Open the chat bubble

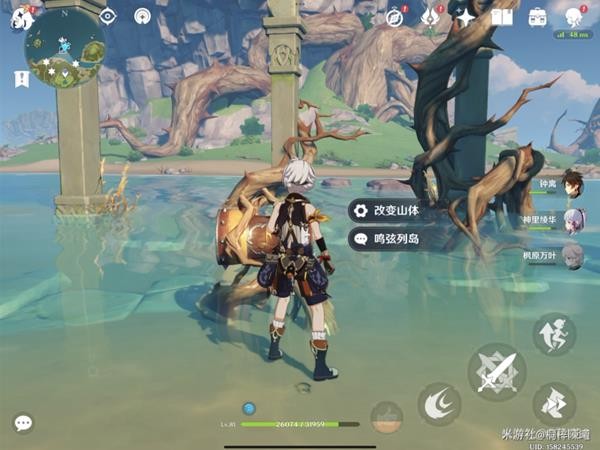pos(22,423)
